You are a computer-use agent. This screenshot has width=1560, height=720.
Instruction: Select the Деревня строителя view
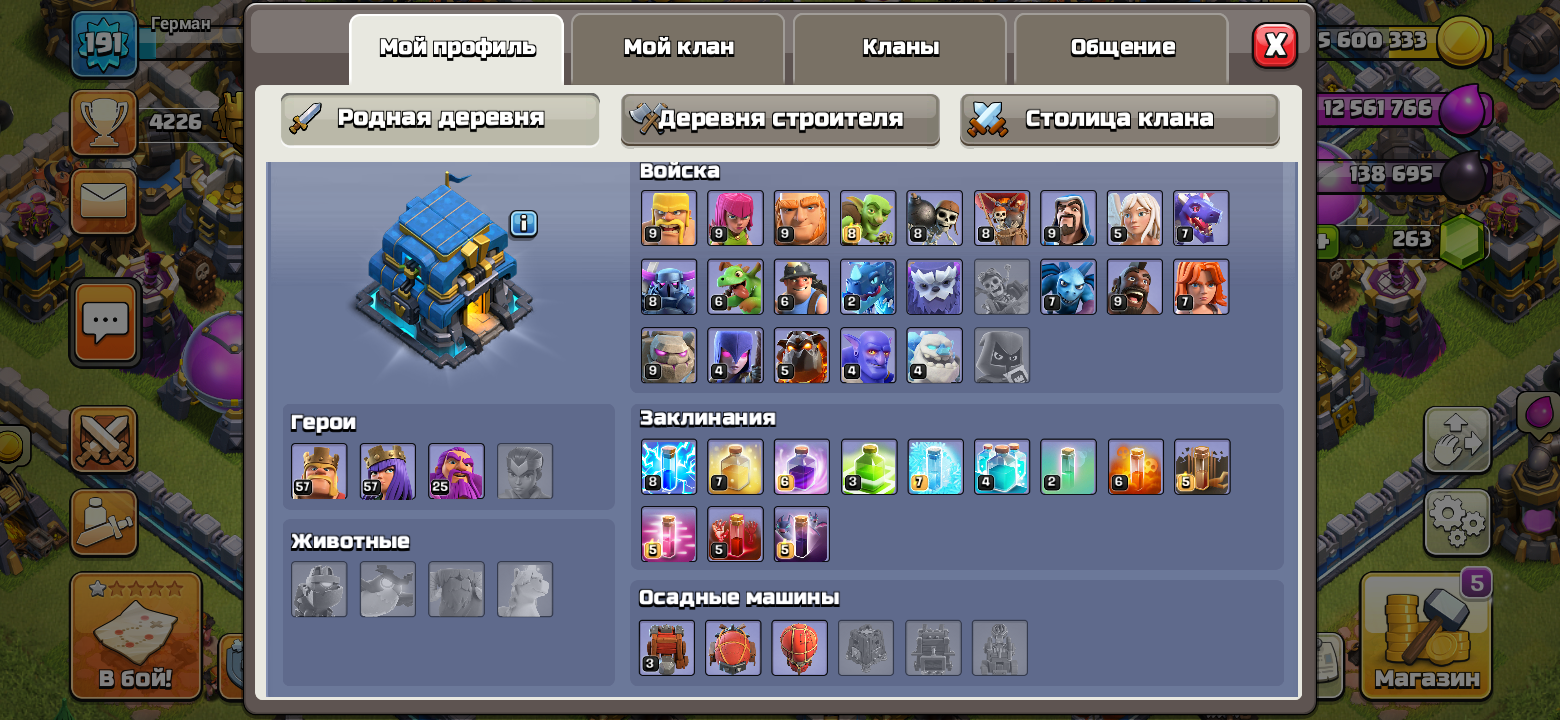779,118
